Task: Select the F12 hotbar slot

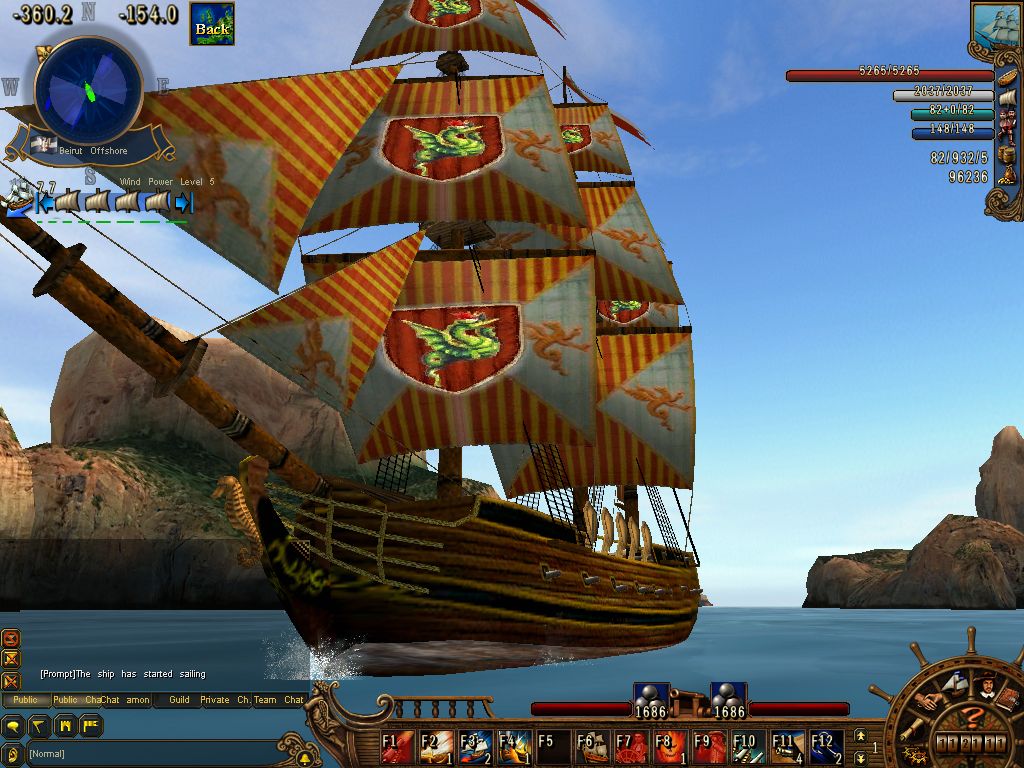Action: click(826, 747)
